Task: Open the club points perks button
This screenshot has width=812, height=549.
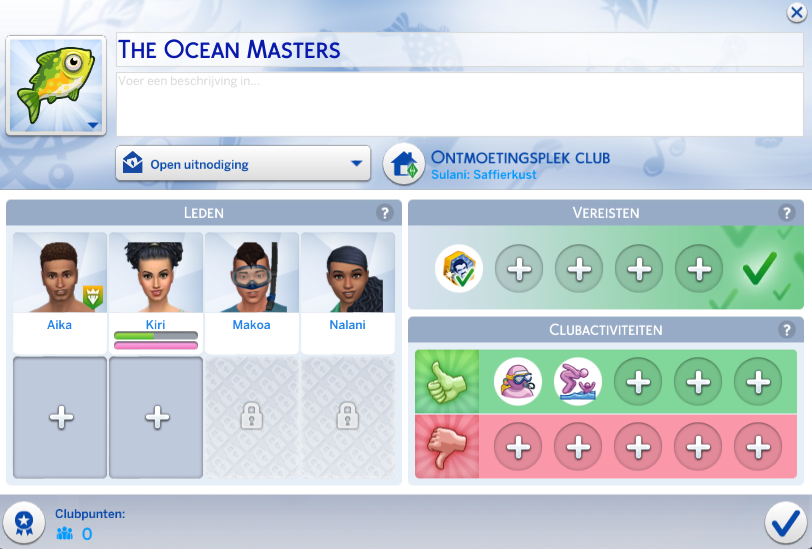Action: coord(23,522)
